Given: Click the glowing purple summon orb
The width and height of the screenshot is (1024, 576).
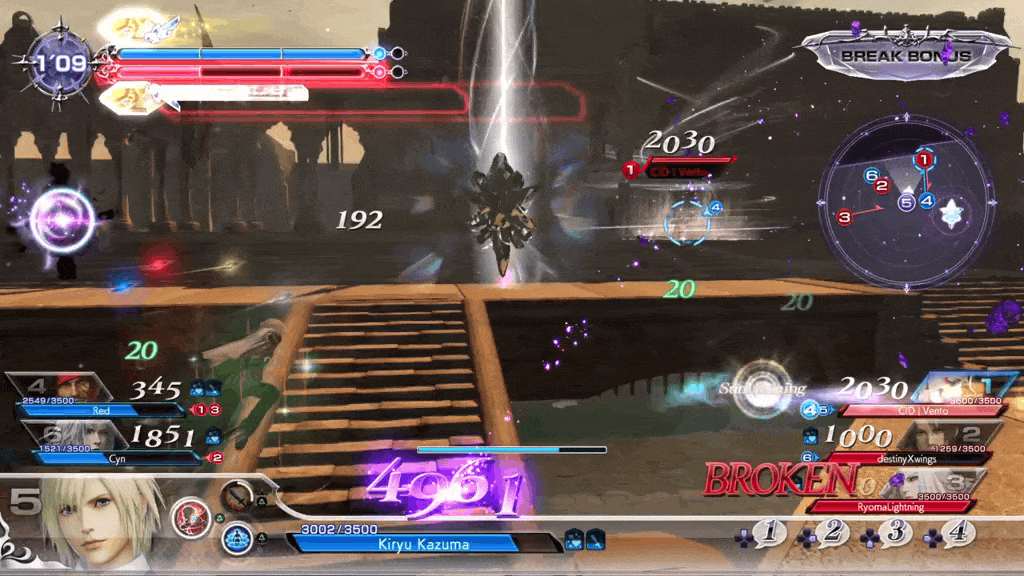Looking at the screenshot, I should click(x=62, y=220).
